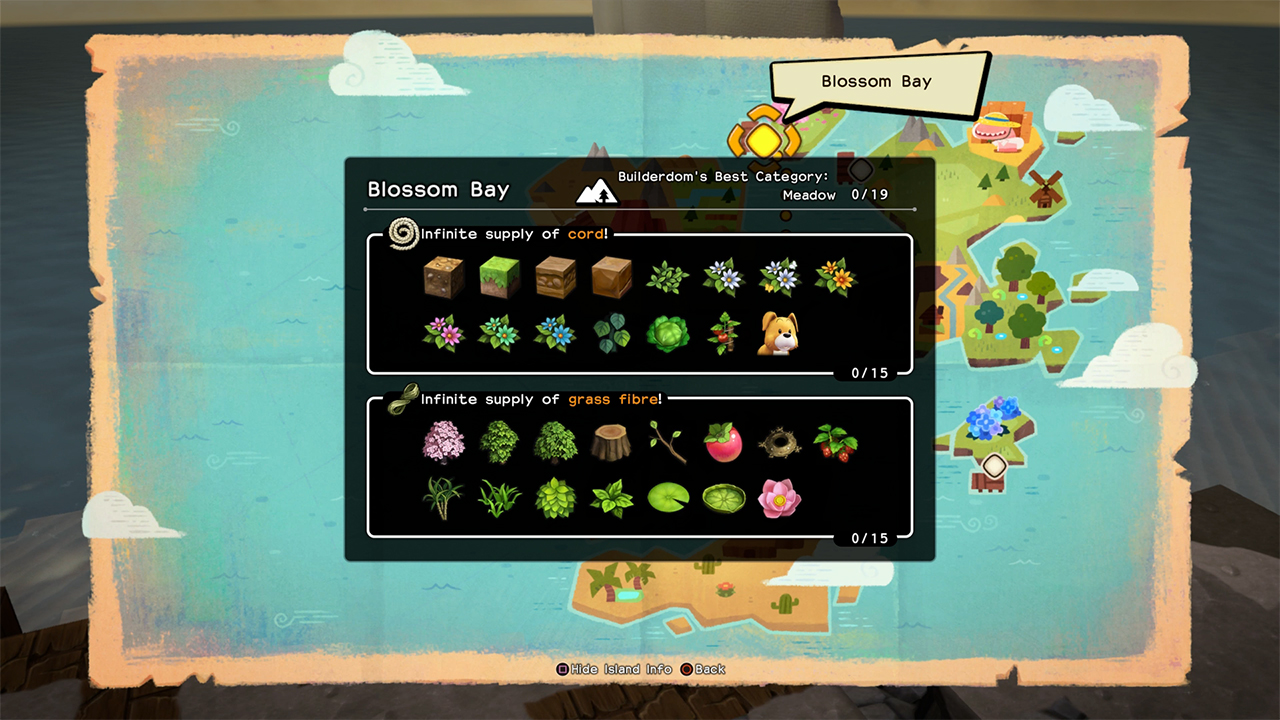Select the red round fruit icon
The height and width of the screenshot is (720, 1280).
pyautogui.click(x=723, y=442)
